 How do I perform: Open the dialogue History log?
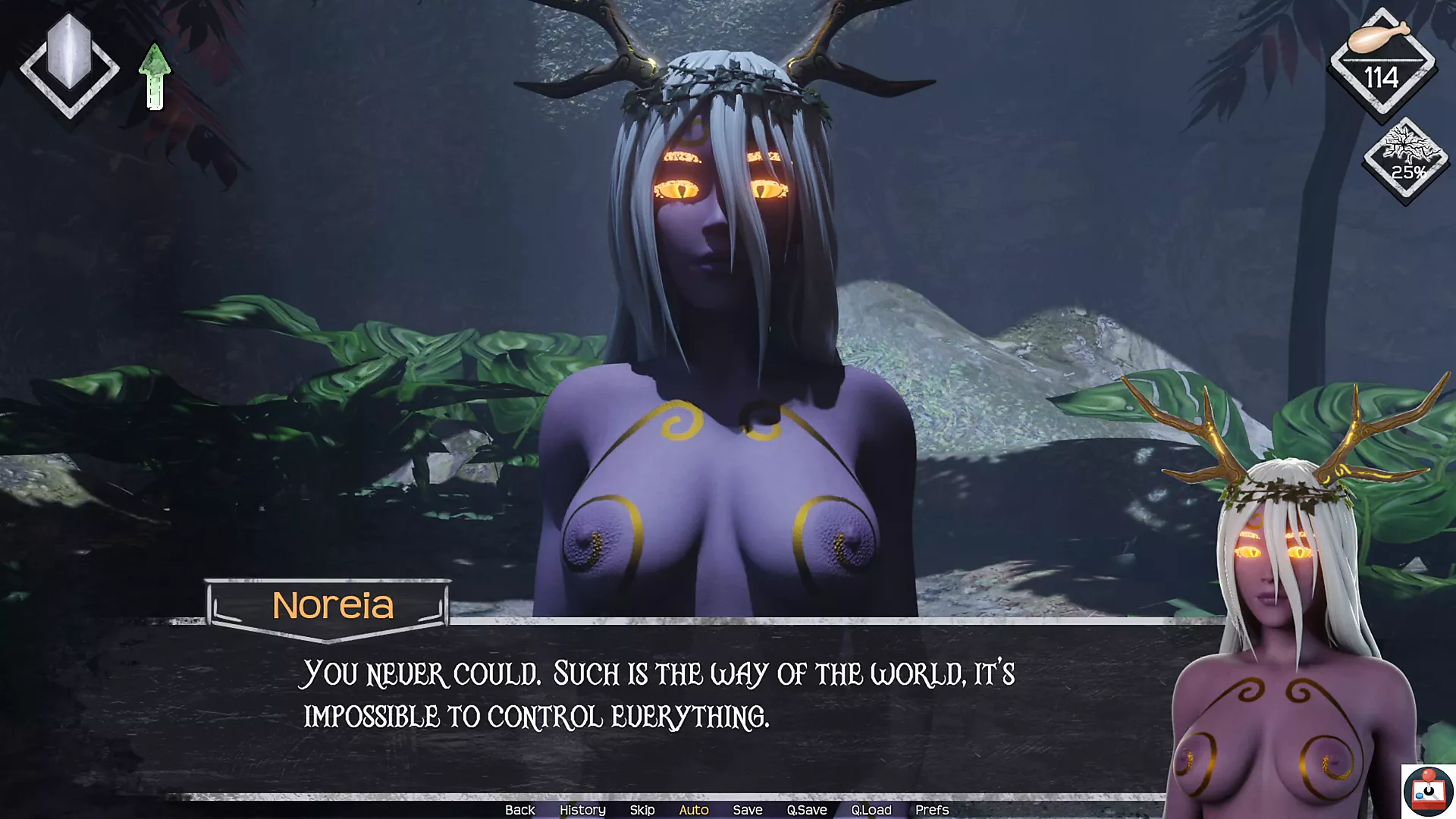[x=582, y=810]
